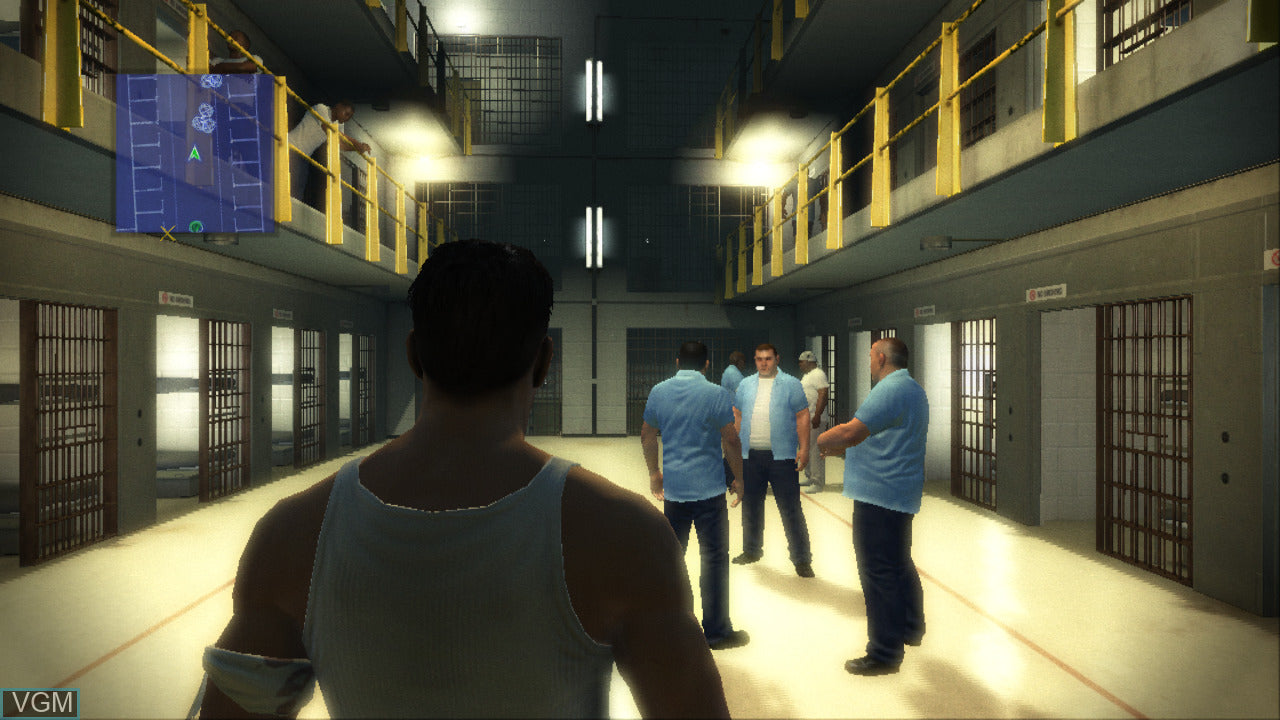This screenshot has width=1280, height=720.
Task: Select the green circle marker on the minimap
Action: pos(196,227)
